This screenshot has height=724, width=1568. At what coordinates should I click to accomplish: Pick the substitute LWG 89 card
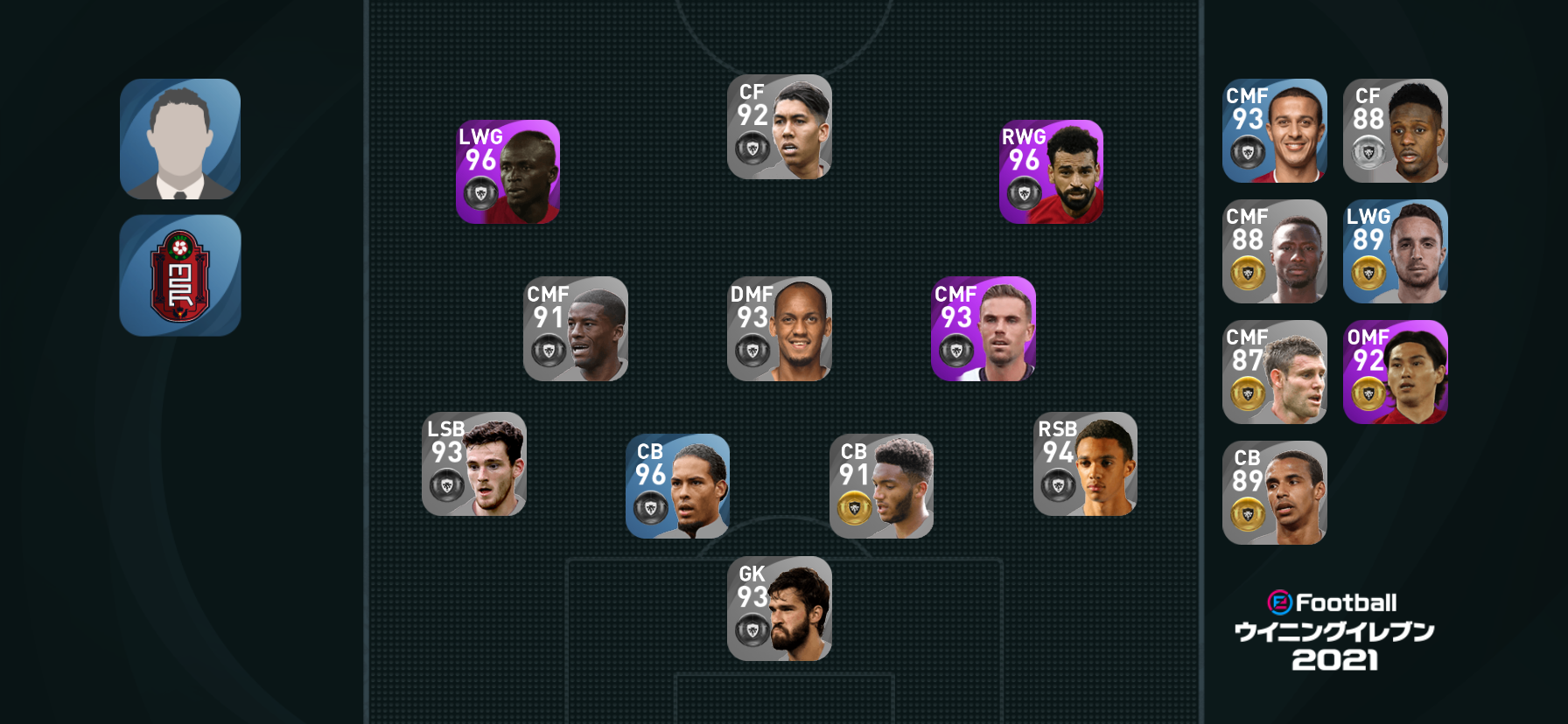(x=1396, y=252)
